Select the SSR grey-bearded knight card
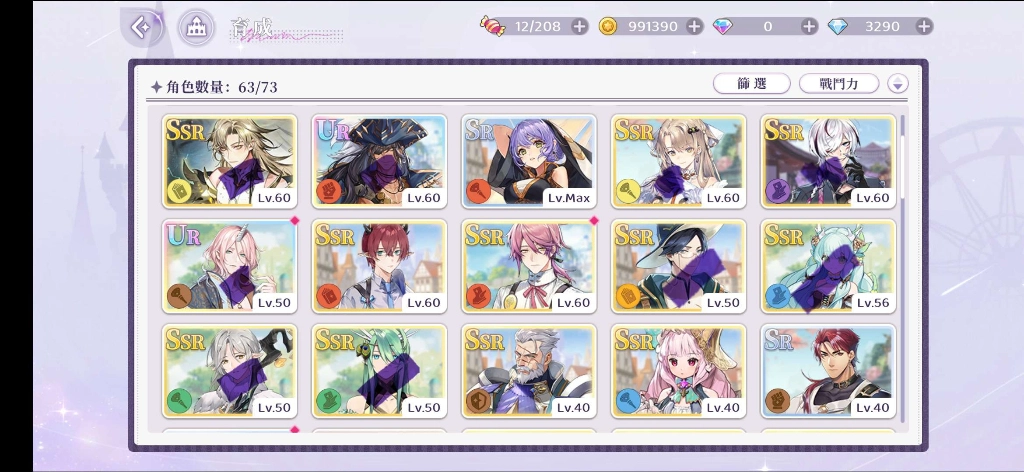Viewport: 1024px width, 472px height. point(529,370)
